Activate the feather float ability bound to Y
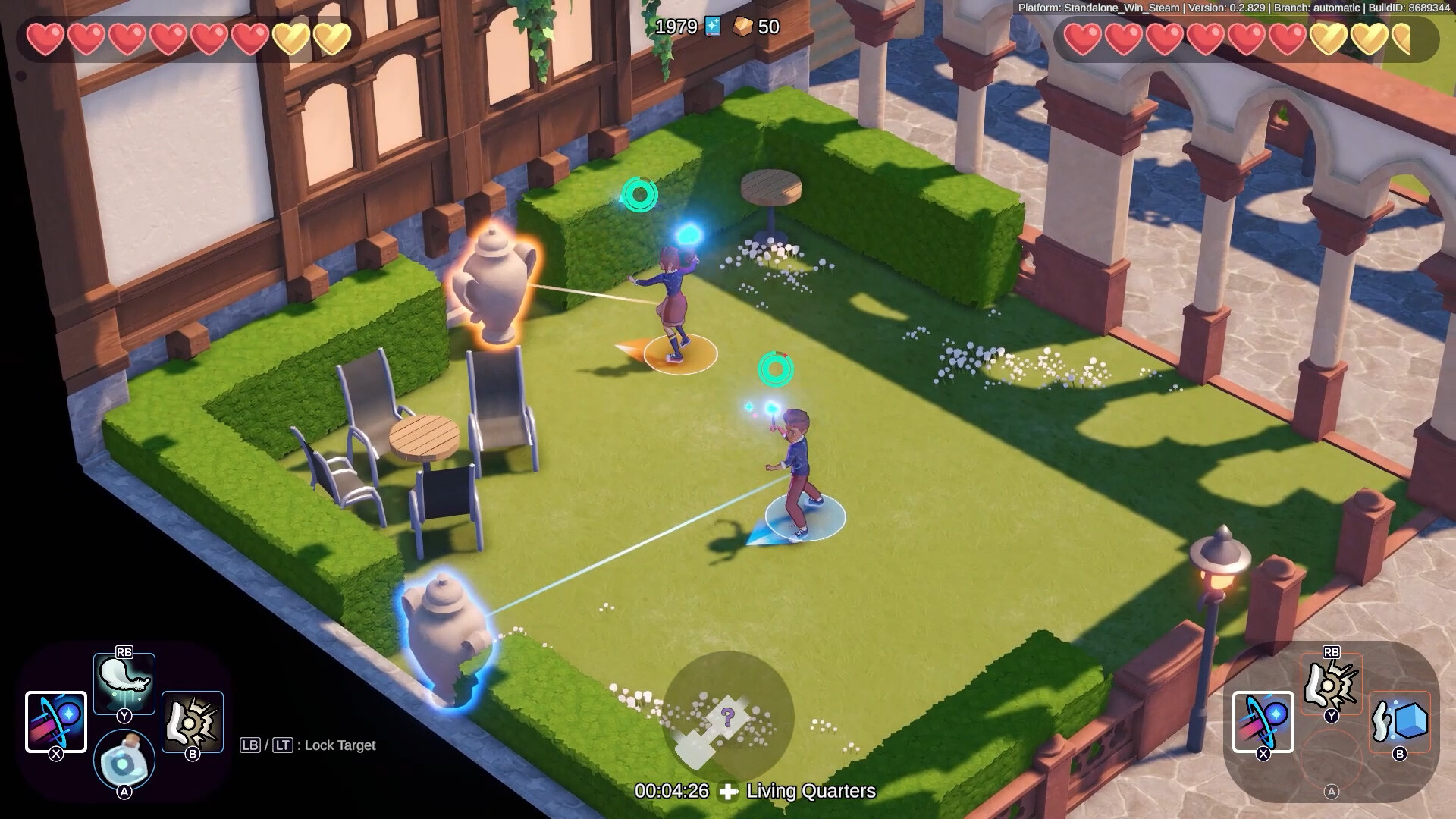This screenshot has height=819, width=1456. pos(124,682)
